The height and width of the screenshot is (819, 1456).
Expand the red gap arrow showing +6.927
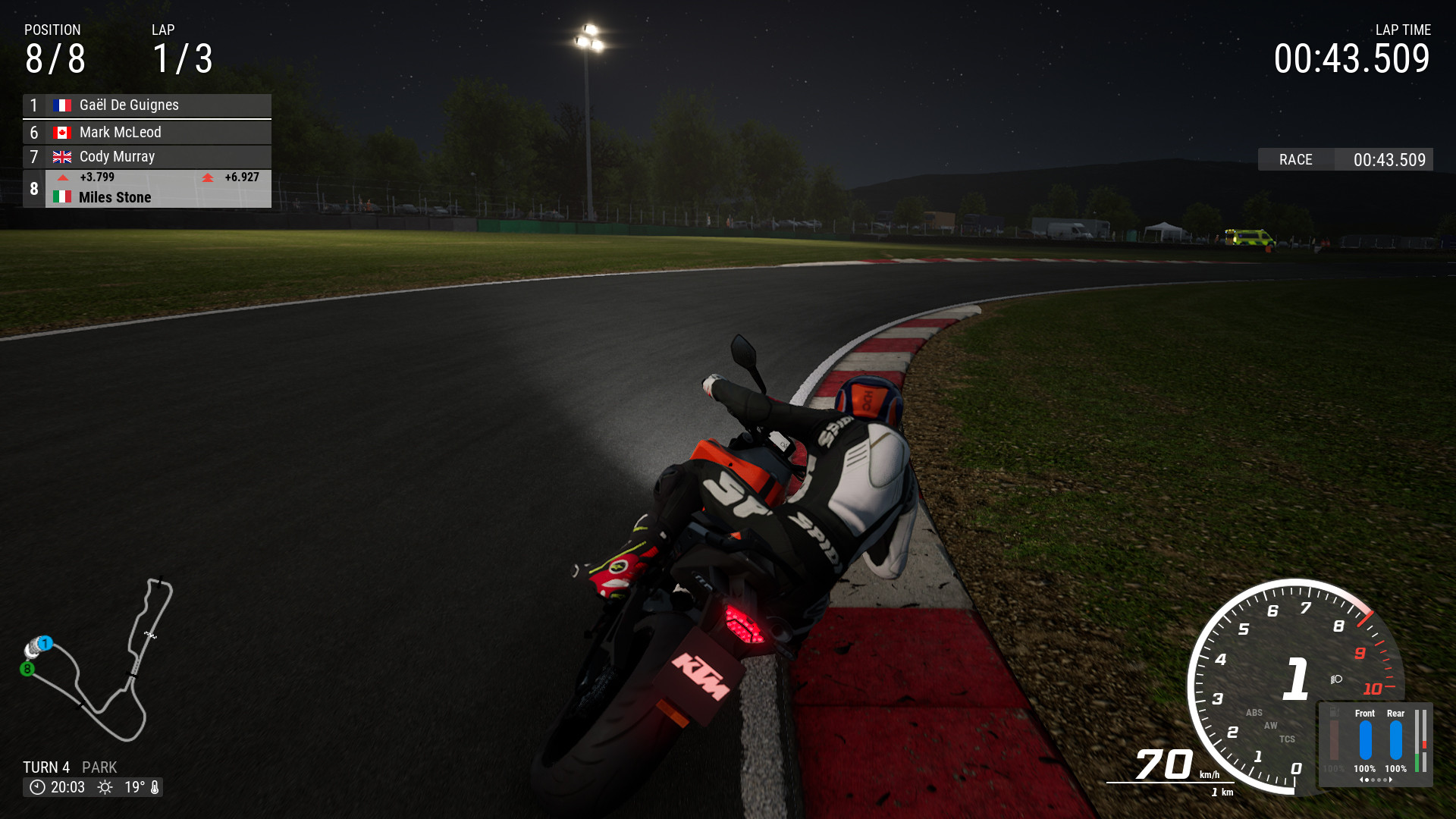[x=207, y=177]
